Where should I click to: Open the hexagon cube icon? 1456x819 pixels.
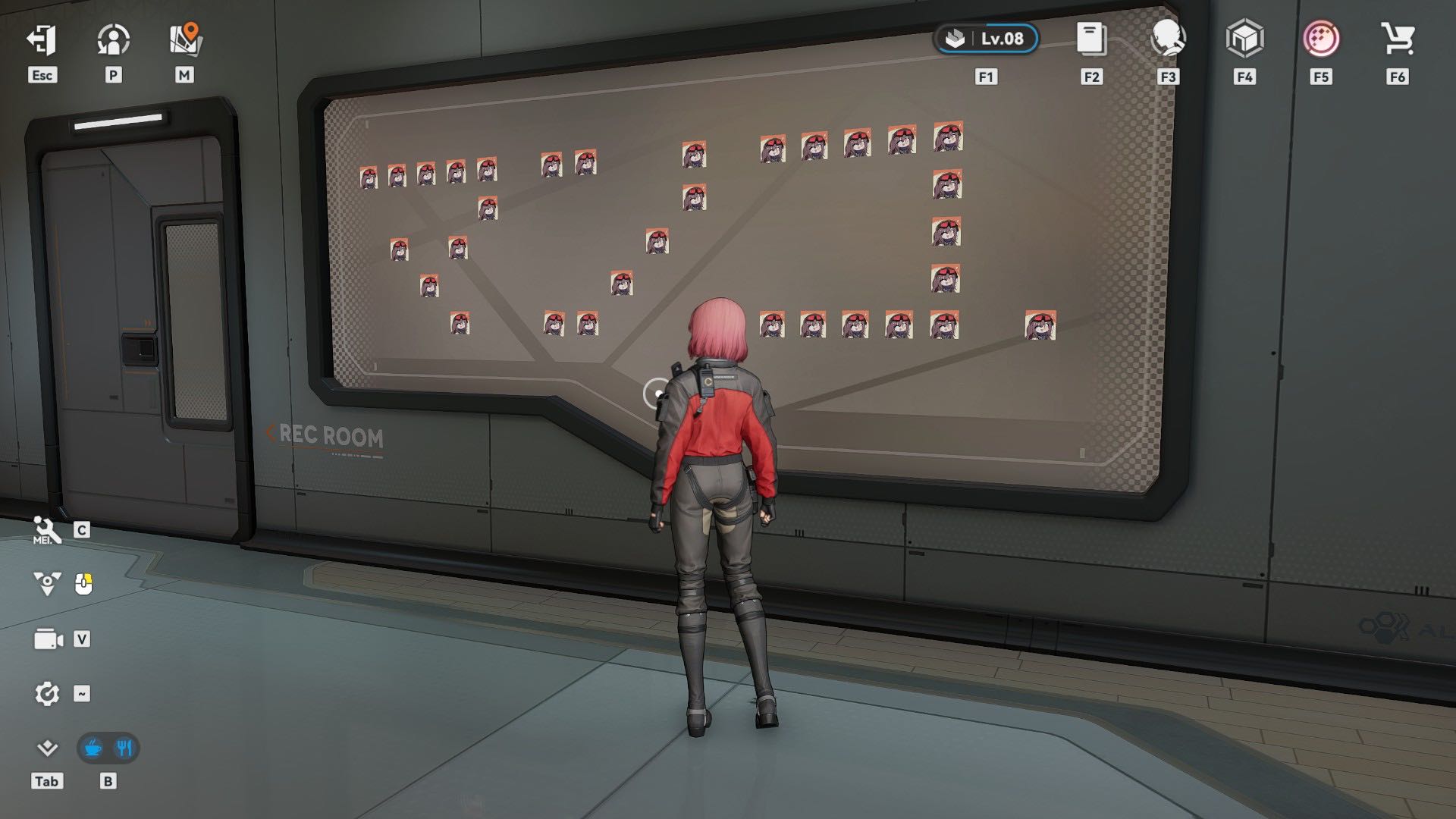[1244, 39]
